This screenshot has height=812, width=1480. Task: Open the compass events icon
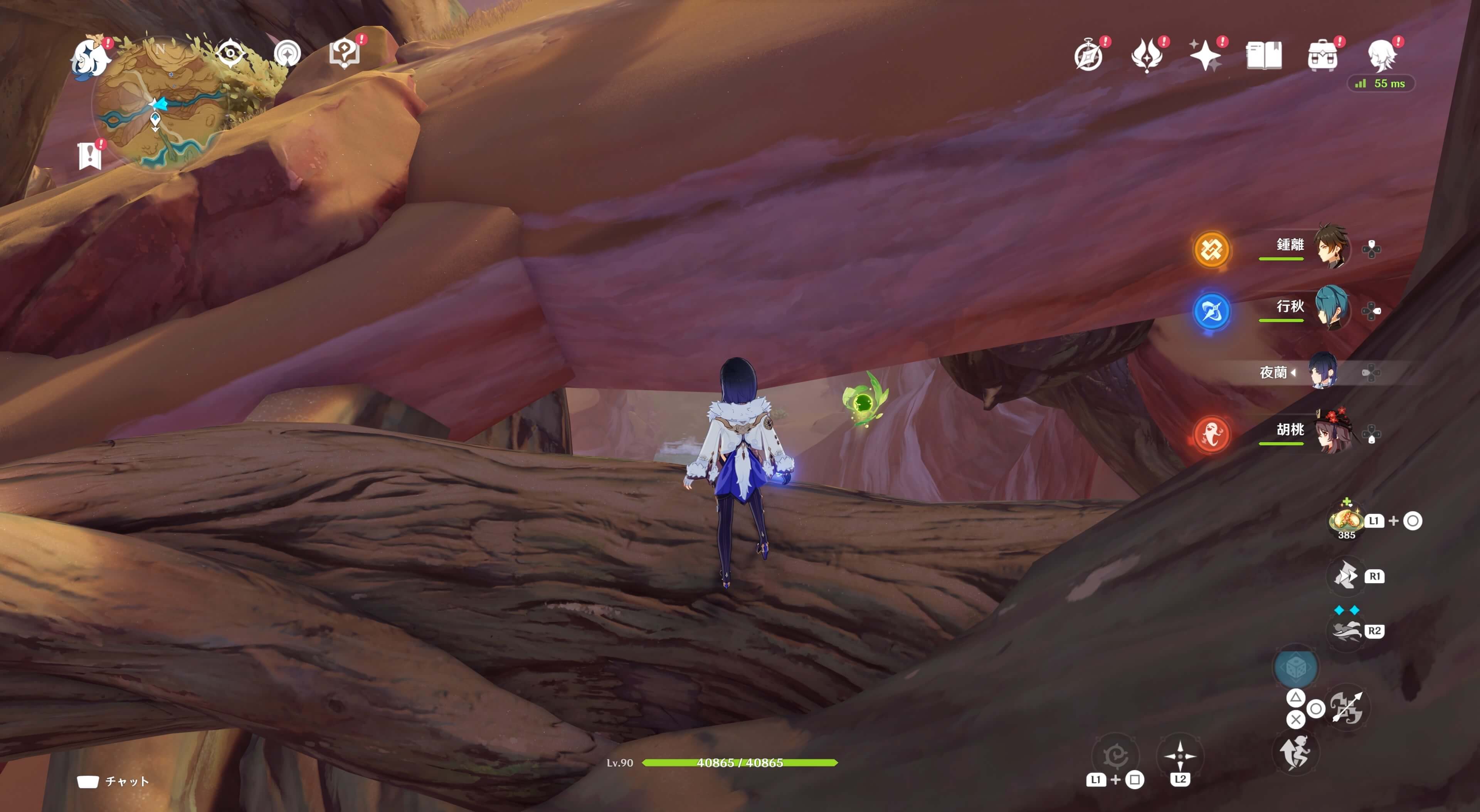pos(1089,56)
